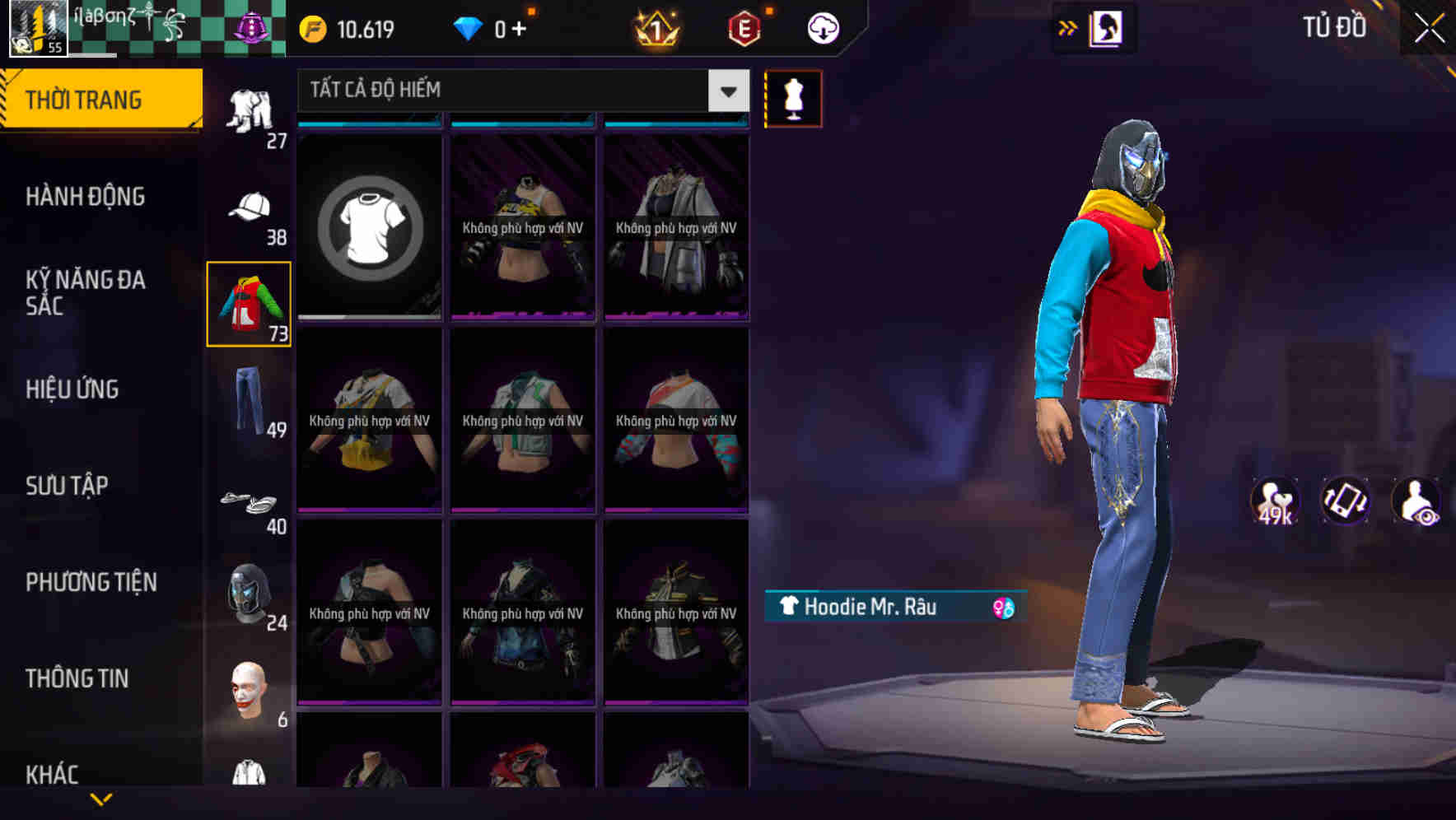This screenshot has height=820, width=1456.
Task: Toggle the mannequin display icon
Action: tap(793, 98)
